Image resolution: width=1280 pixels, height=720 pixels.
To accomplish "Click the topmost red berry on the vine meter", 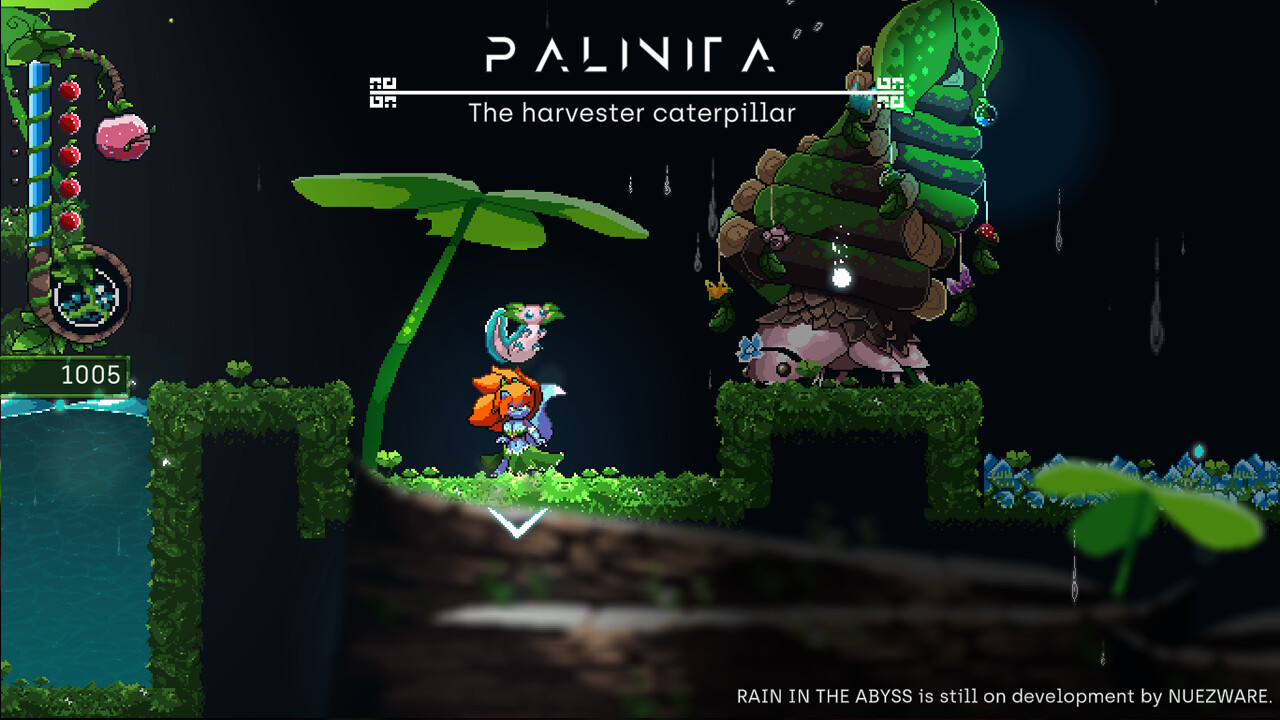I will 69,89.
